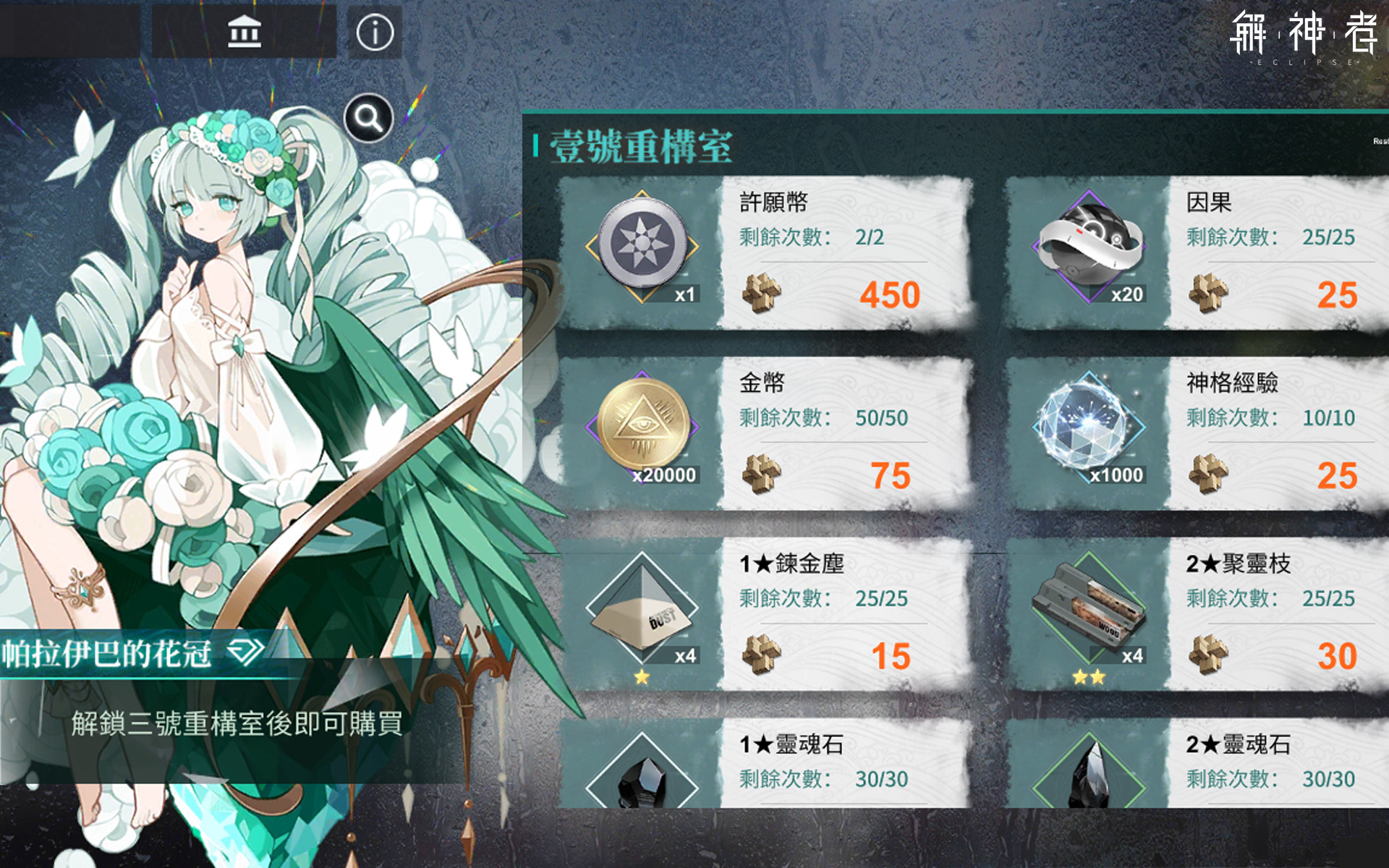Open shop info via the circular i icon
The width and height of the screenshot is (1389, 868).
(373, 30)
